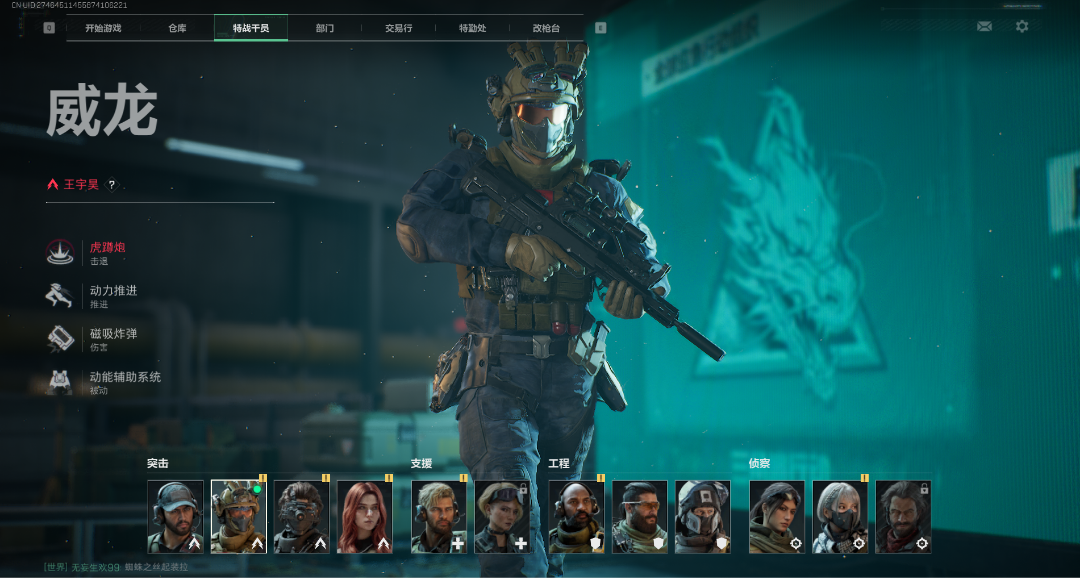This screenshot has width=1080, height=578.
Task: Open the settings gear icon
Action: pyautogui.click(x=1022, y=27)
